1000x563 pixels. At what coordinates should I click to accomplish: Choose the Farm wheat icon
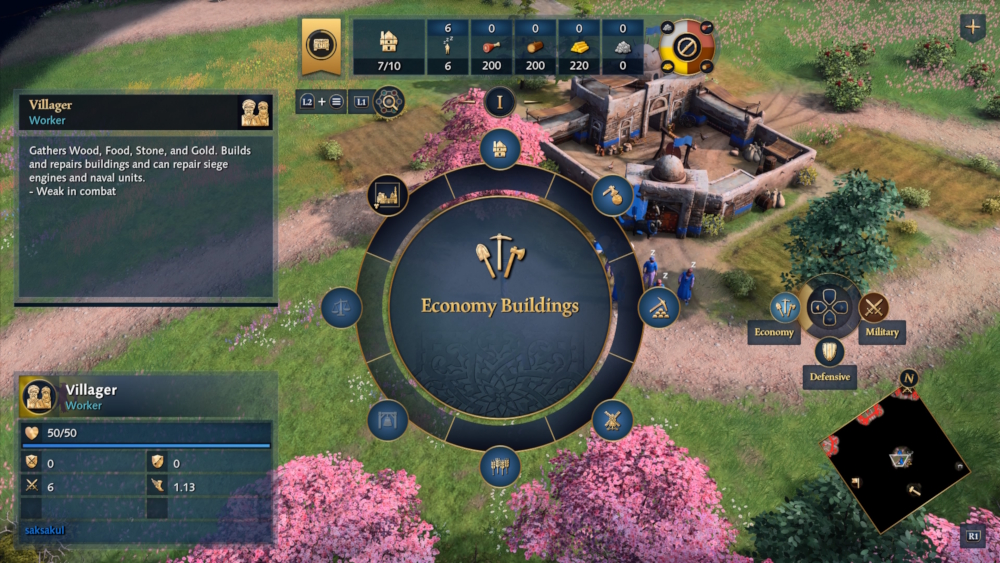click(500, 466)
